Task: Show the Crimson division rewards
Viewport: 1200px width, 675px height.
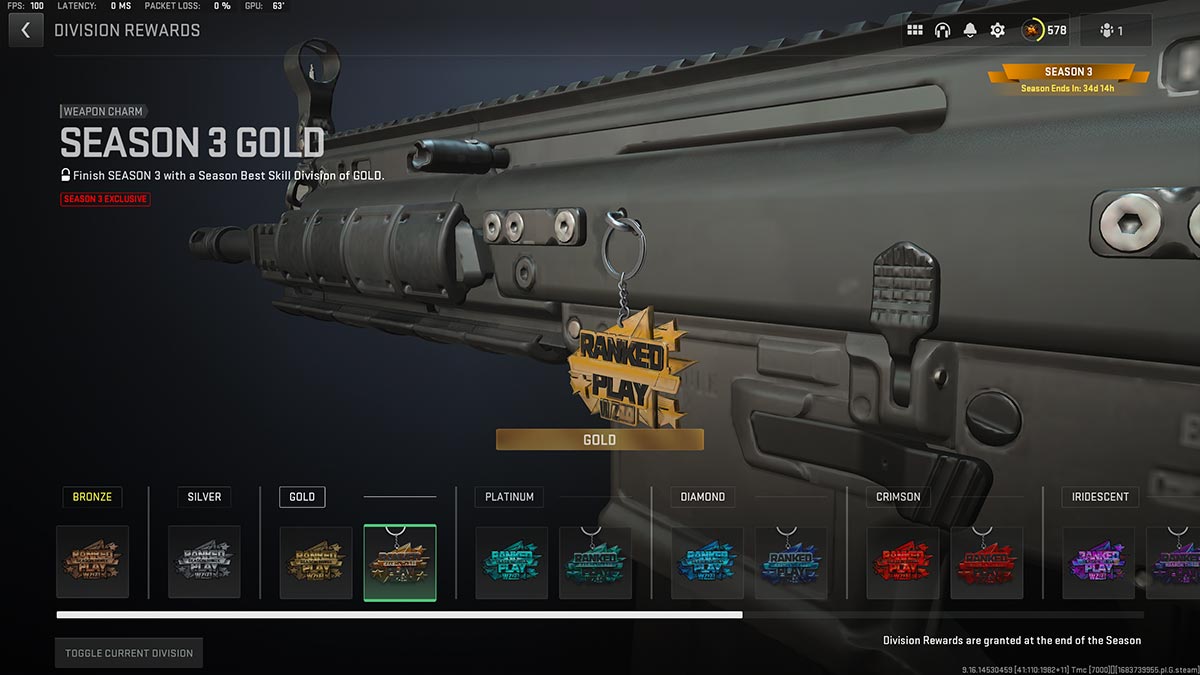Action: point(897,496)
